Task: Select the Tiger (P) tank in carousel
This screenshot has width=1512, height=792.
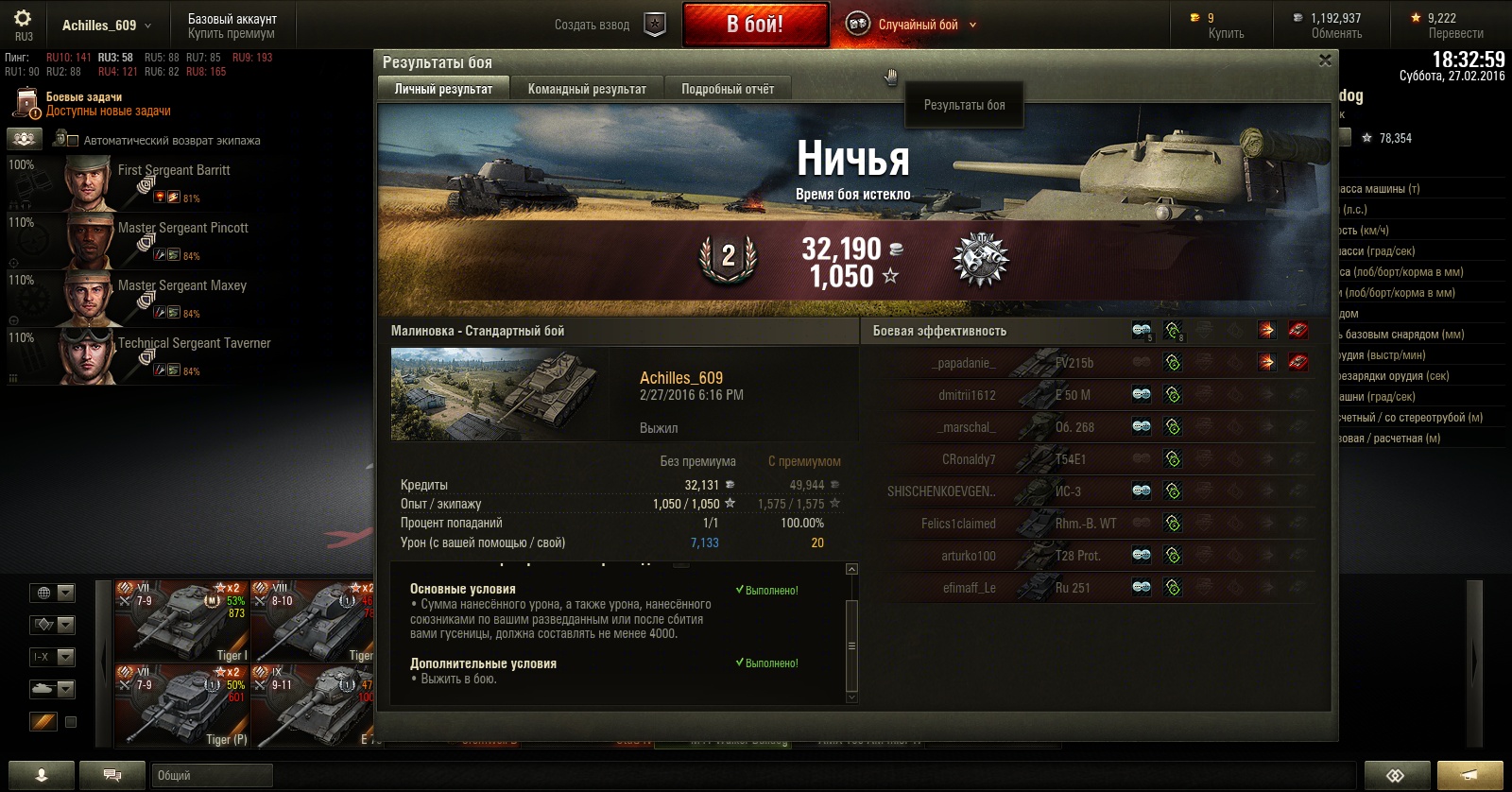Action: [x=181, y=706]
